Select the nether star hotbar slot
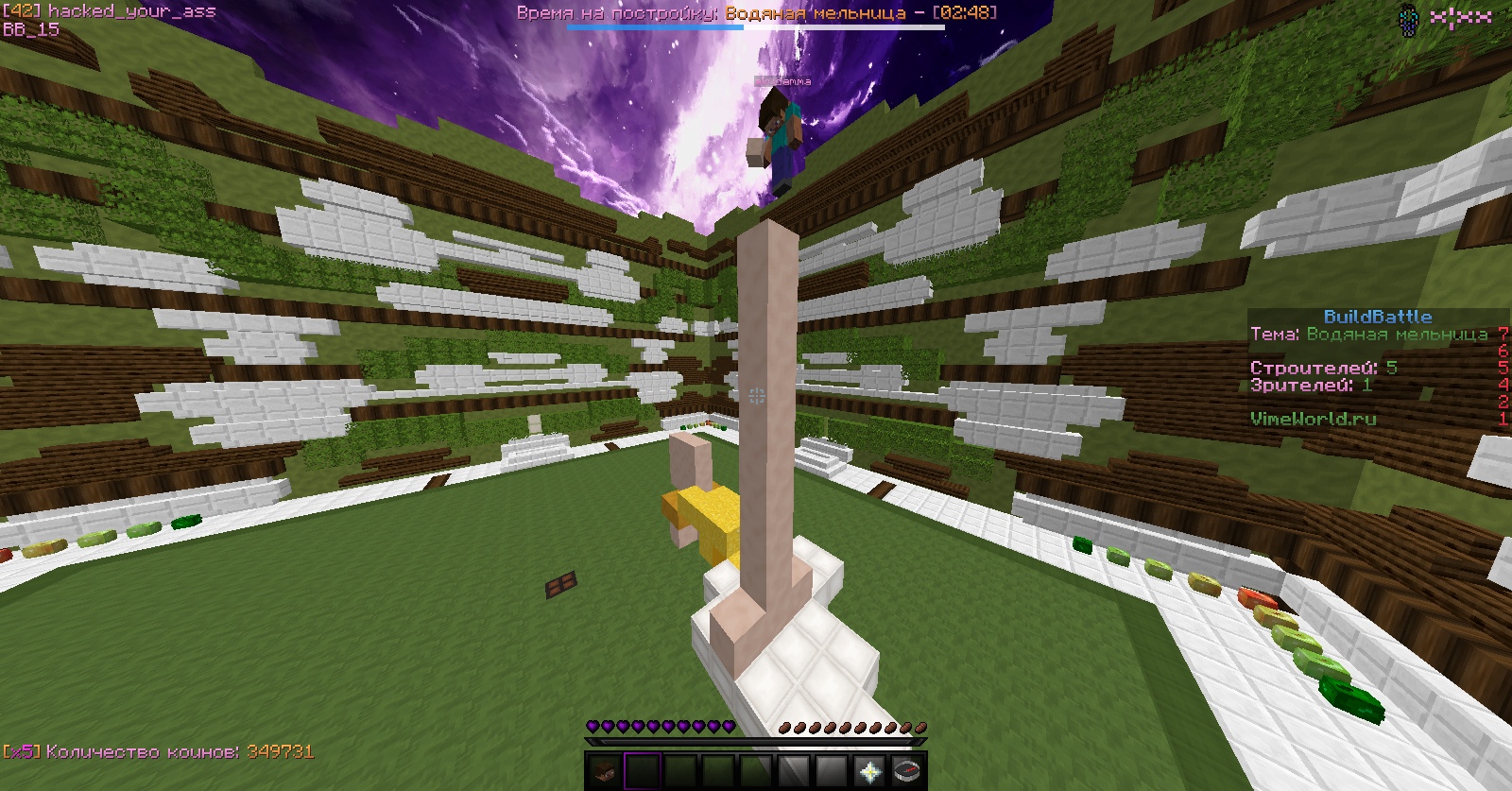This screenshot has width=1512, height=791. (869, 770)
